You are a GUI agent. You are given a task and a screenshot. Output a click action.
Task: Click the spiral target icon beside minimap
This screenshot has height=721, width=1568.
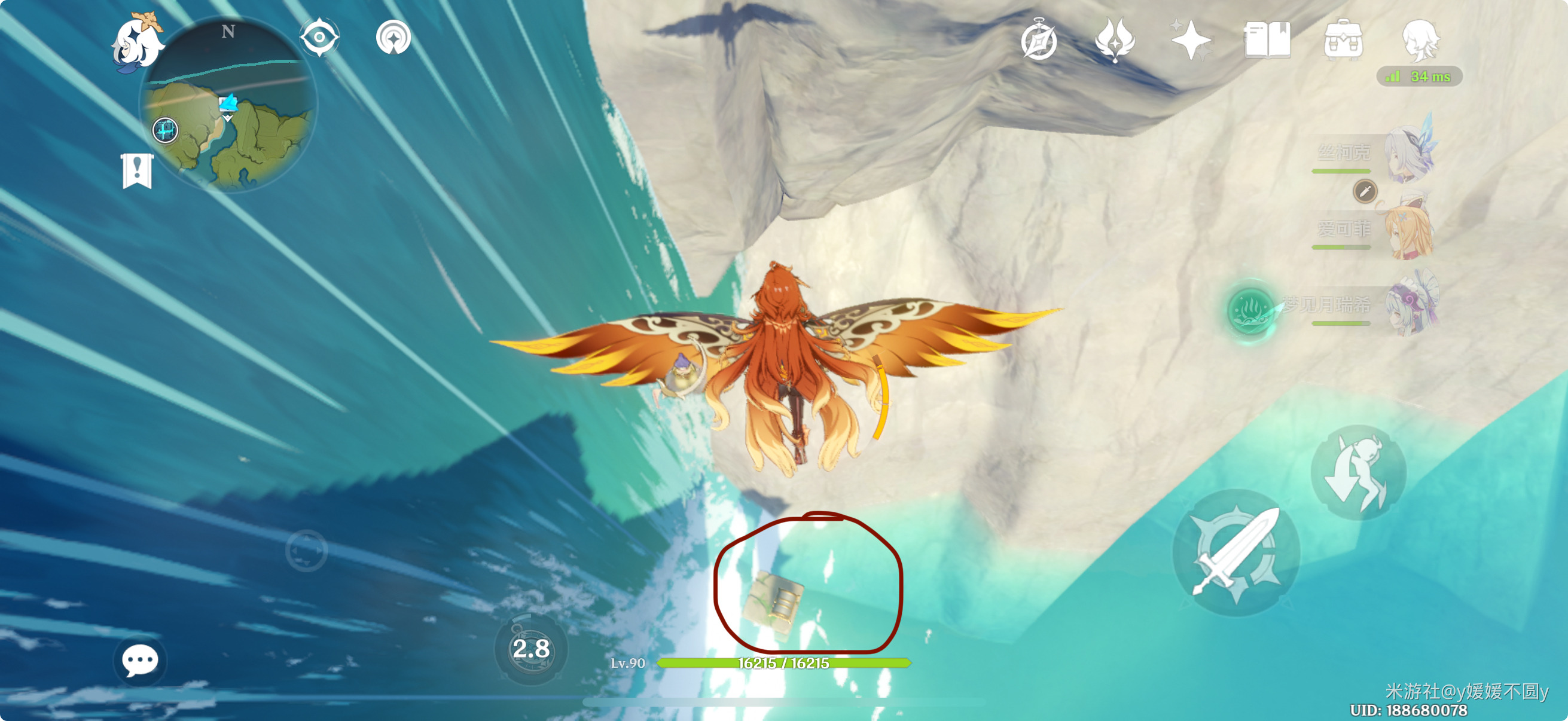click(x=393, y=38)
